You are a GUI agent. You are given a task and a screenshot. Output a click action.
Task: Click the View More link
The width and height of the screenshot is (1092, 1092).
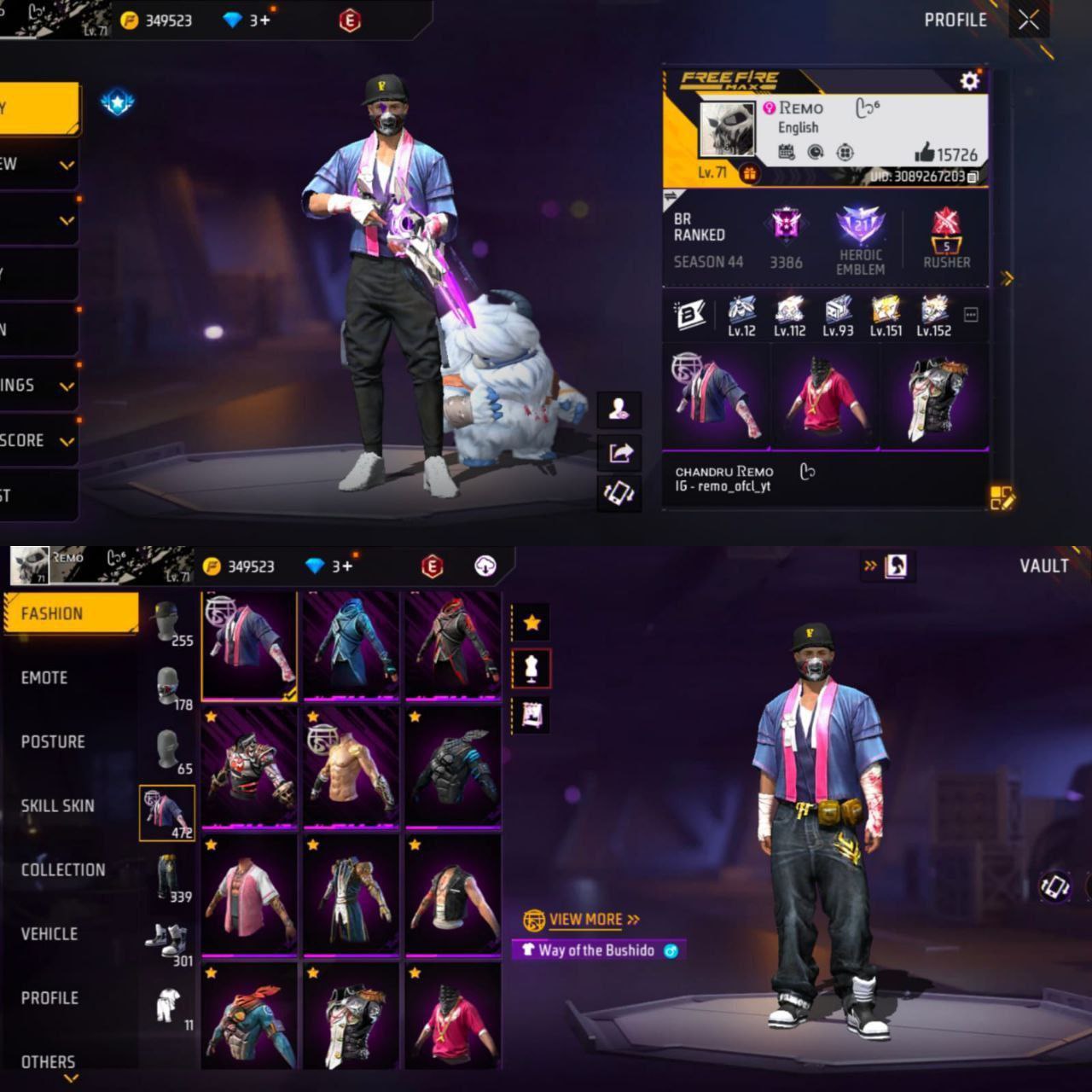[585, 920]
